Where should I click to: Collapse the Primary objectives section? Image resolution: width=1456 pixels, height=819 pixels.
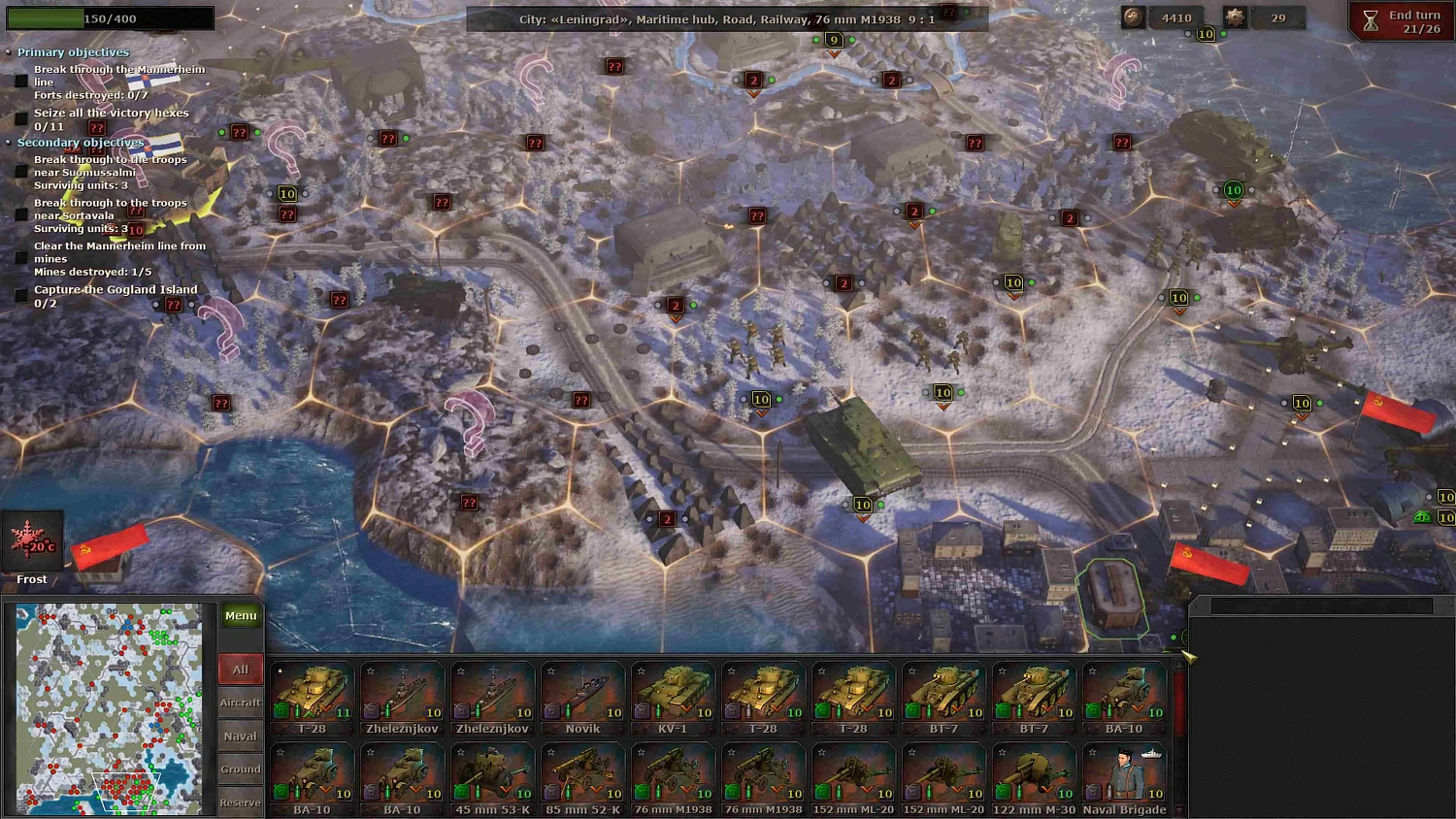[x=11, y=51]
